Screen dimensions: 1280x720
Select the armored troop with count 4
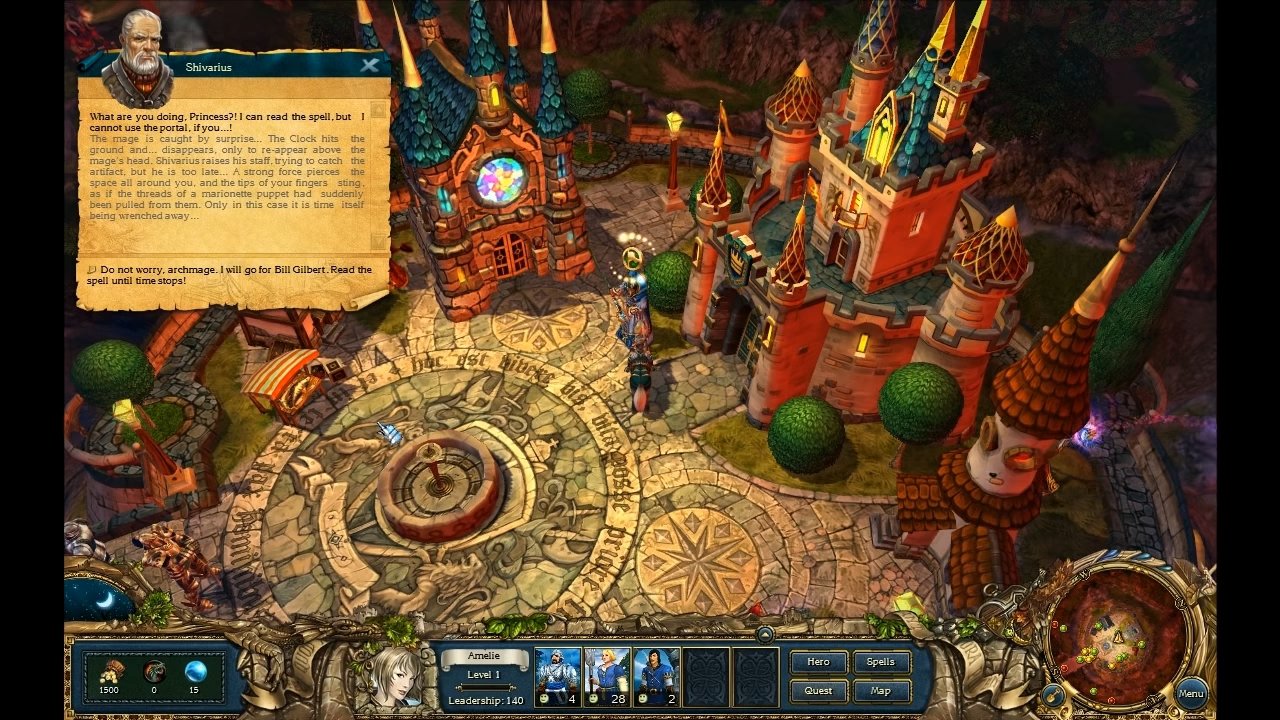(x=558, y=676)
